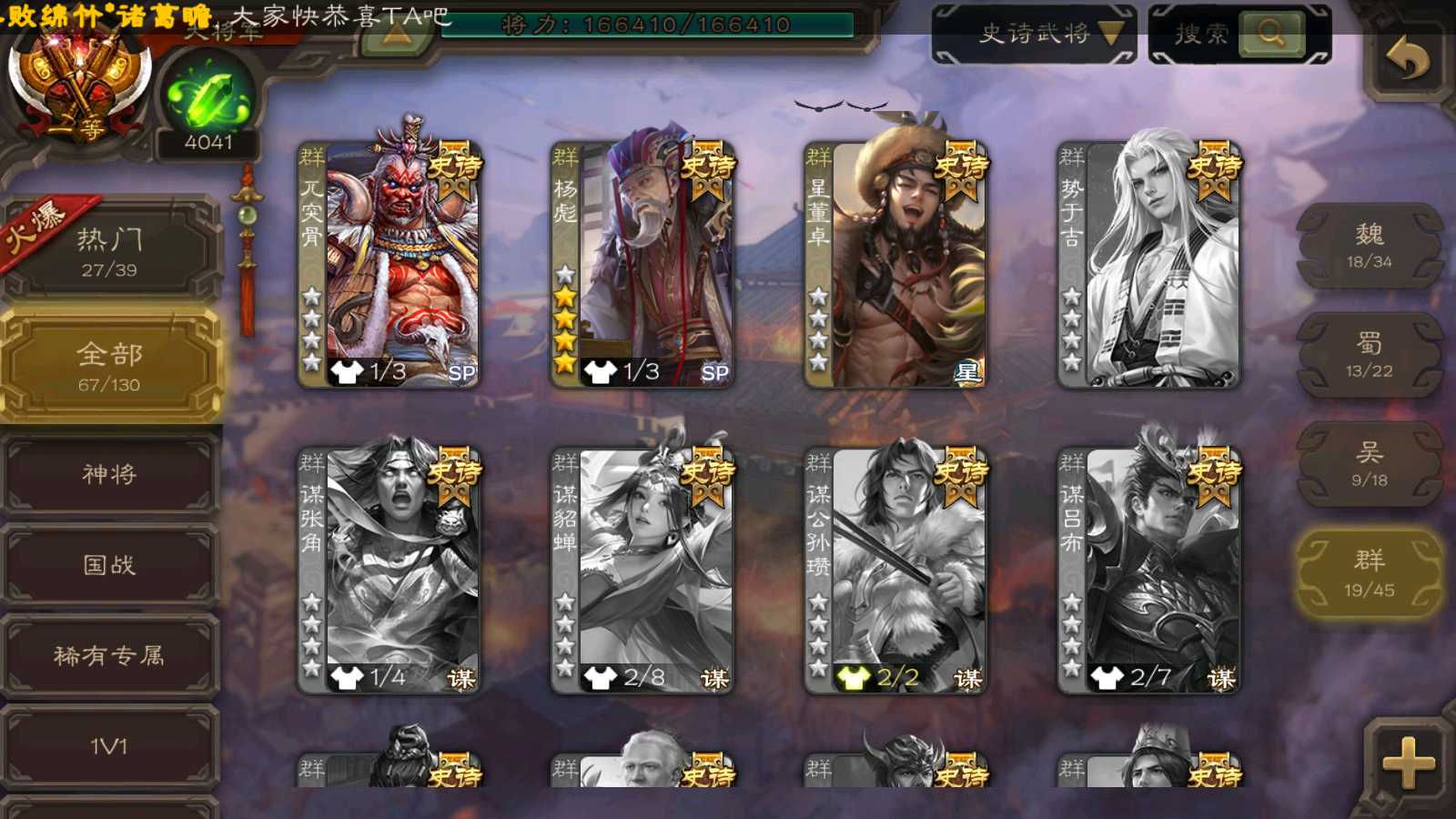View the 势于吉 general card
The image size is (1456, 819).
pos(1148,264)
